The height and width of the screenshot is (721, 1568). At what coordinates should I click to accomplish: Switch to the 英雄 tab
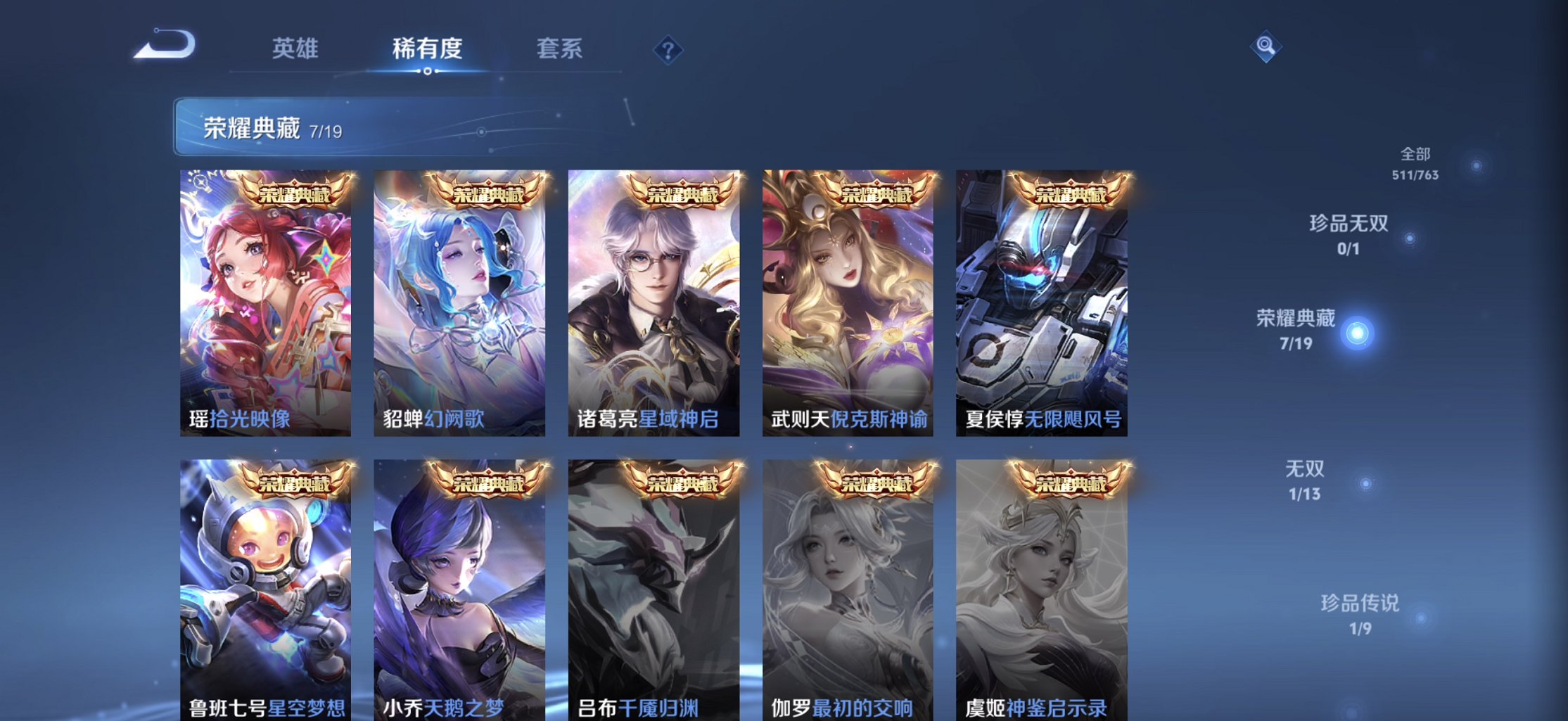(295, 48)
